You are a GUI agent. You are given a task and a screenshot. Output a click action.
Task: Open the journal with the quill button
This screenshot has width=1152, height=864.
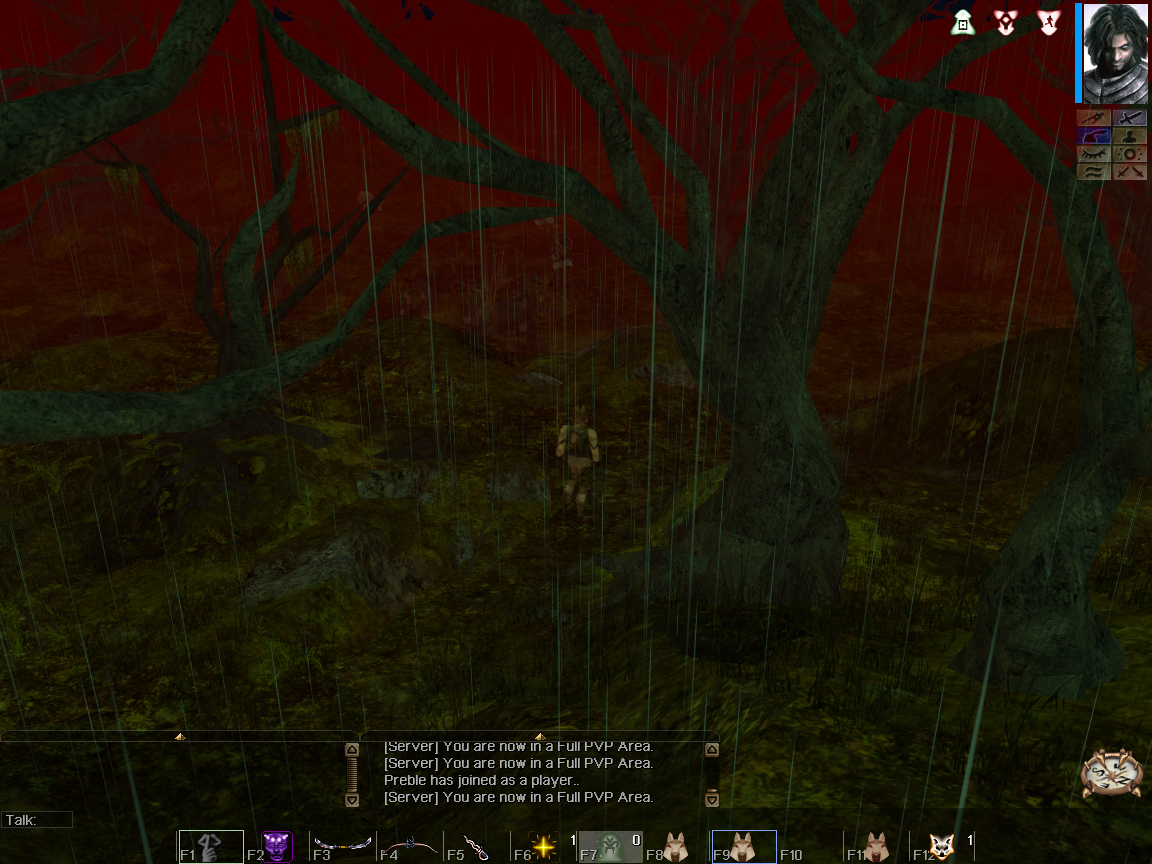(1093, 136)
